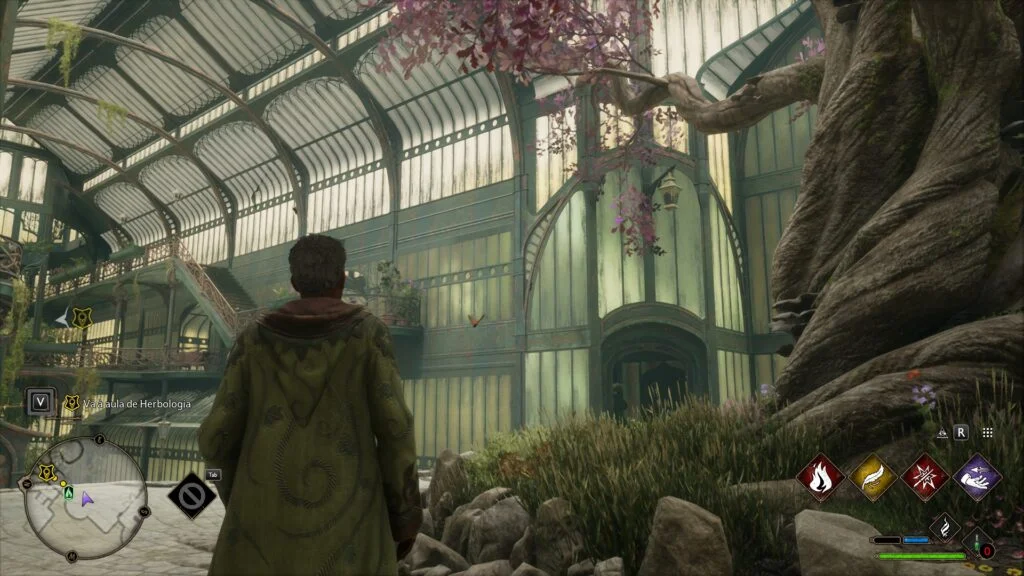Open the empty tool wheel diamond
Image resolution: width=1024 pixels, height=576 pixels.
pos(191,495)
